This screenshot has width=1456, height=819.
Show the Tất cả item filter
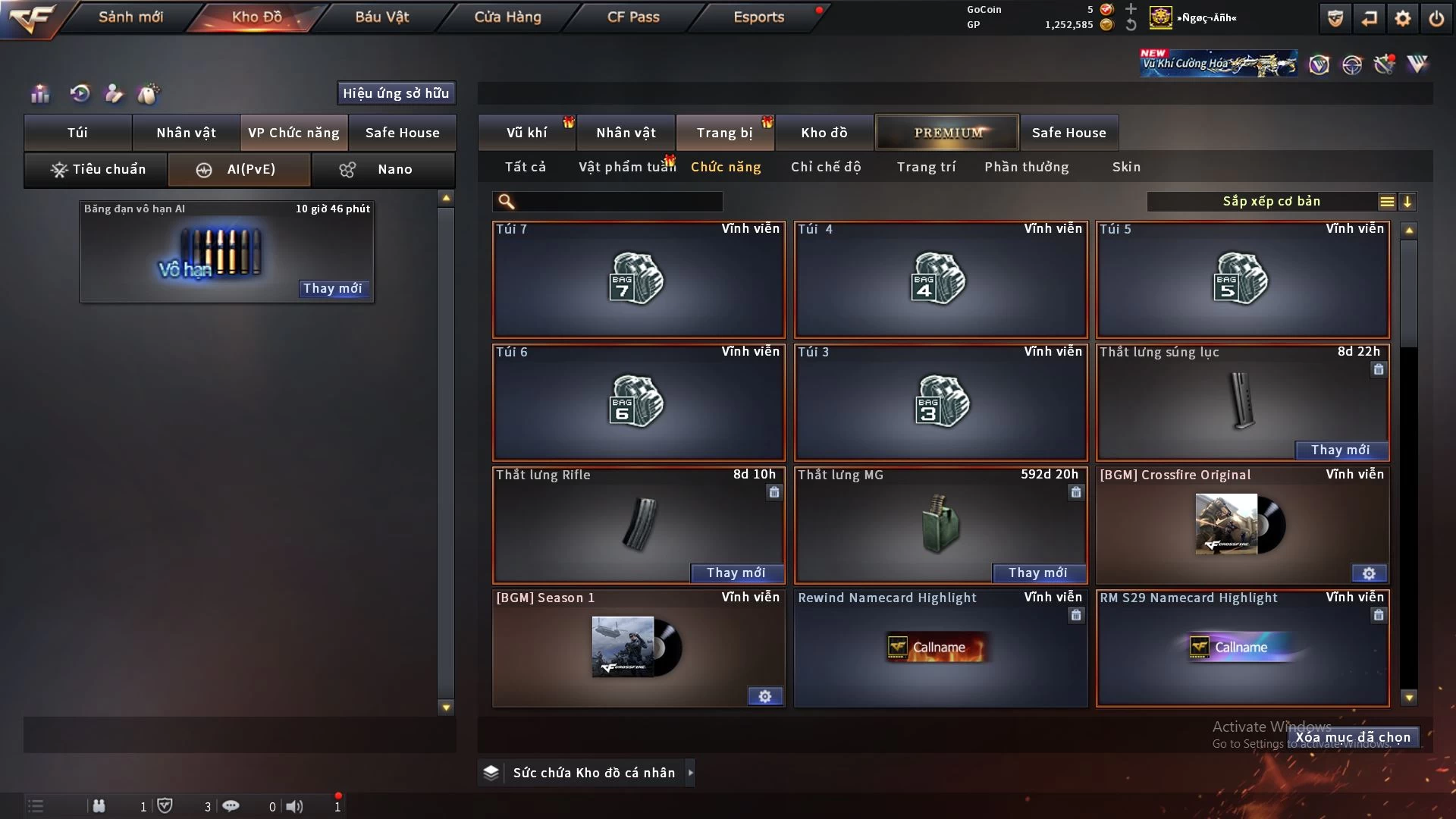[x=525, y=167]
